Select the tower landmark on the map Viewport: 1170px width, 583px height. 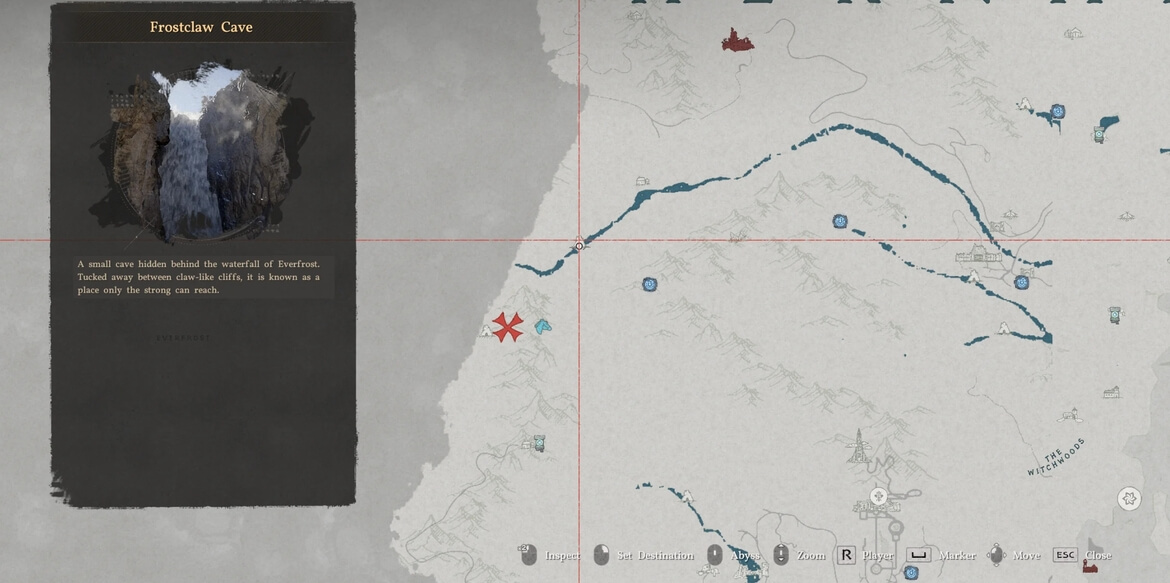pos(857,446)
